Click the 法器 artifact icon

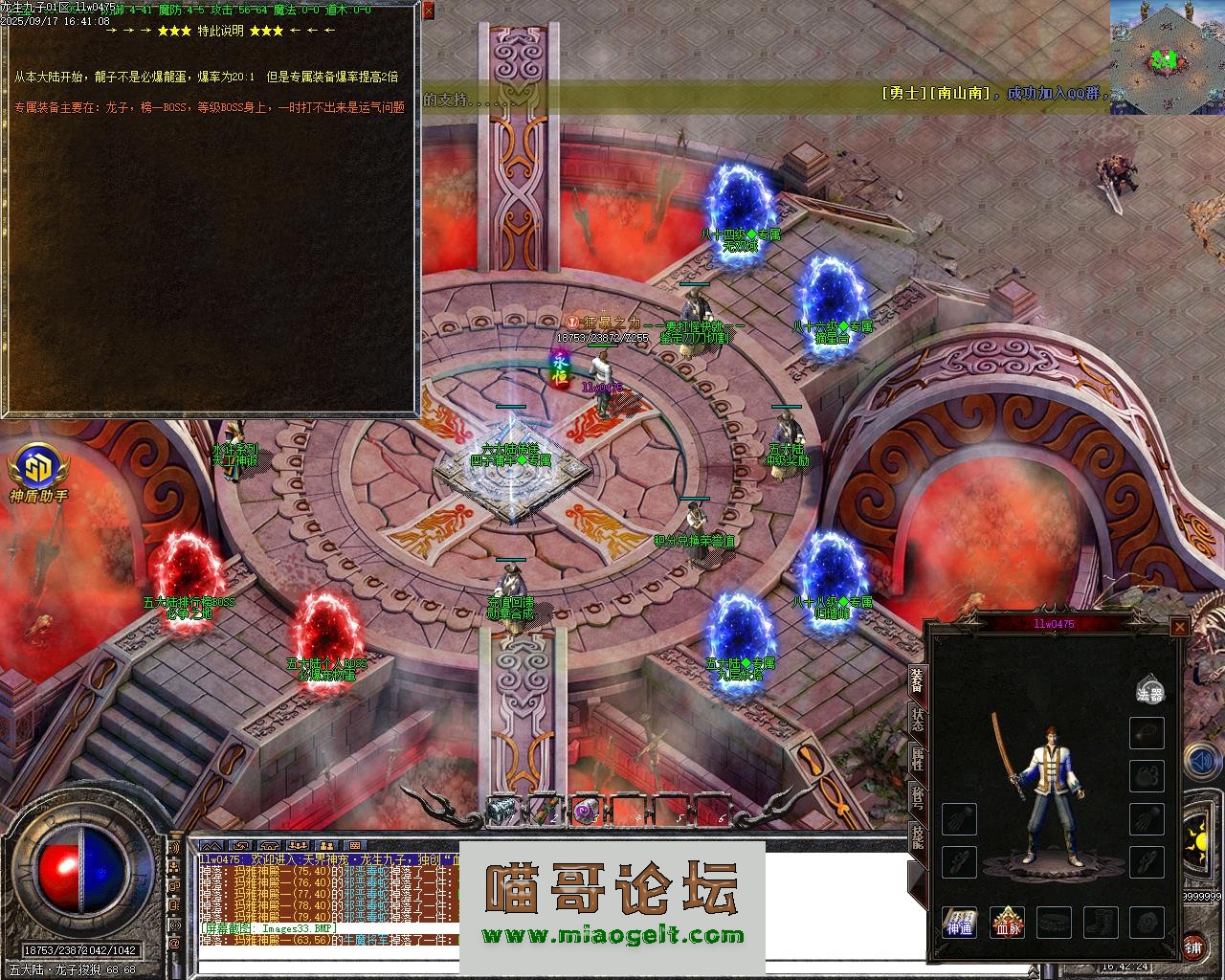click(x=1149, y=692)
